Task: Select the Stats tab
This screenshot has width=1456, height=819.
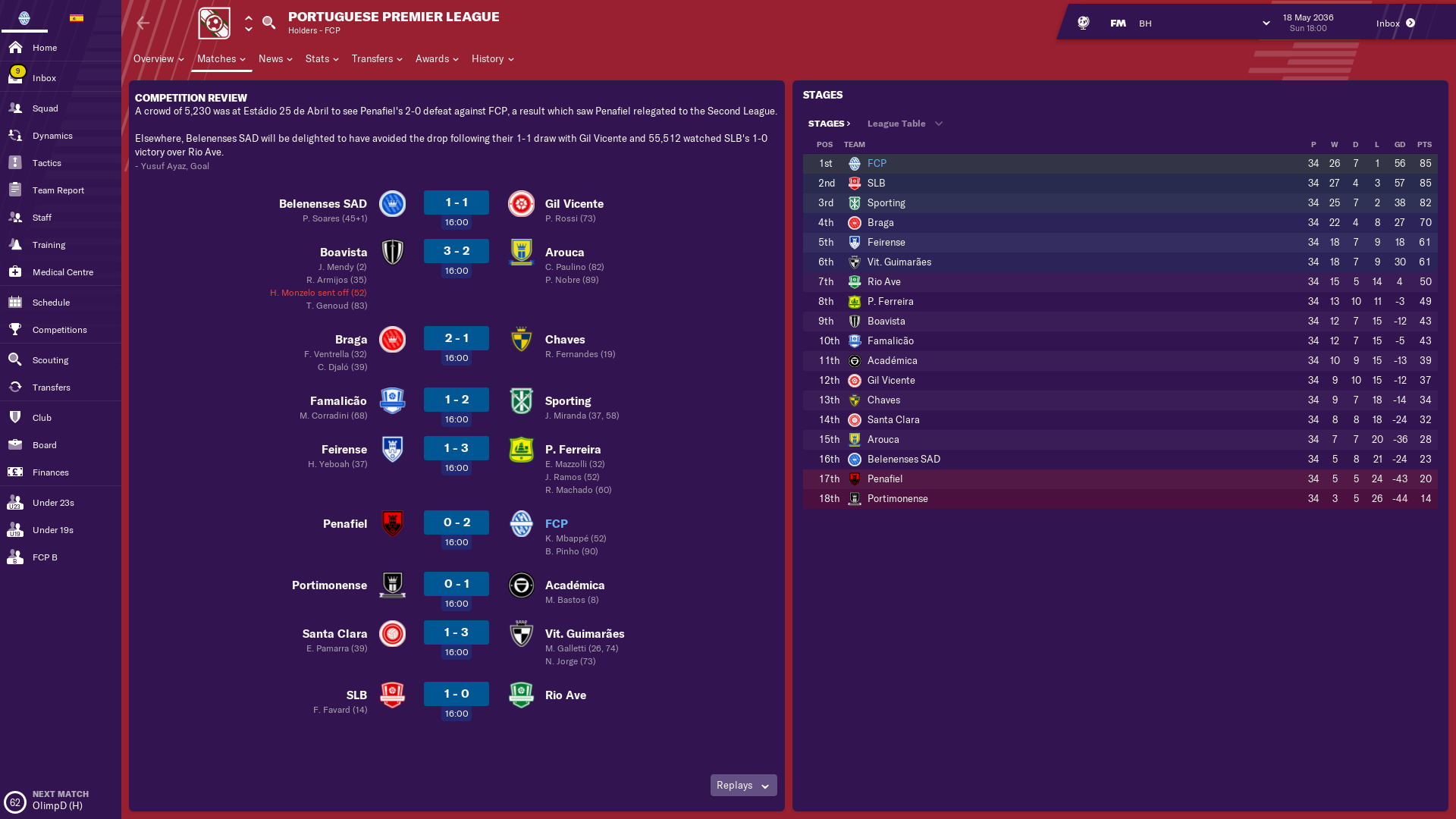Action: (x=322, y=59)
